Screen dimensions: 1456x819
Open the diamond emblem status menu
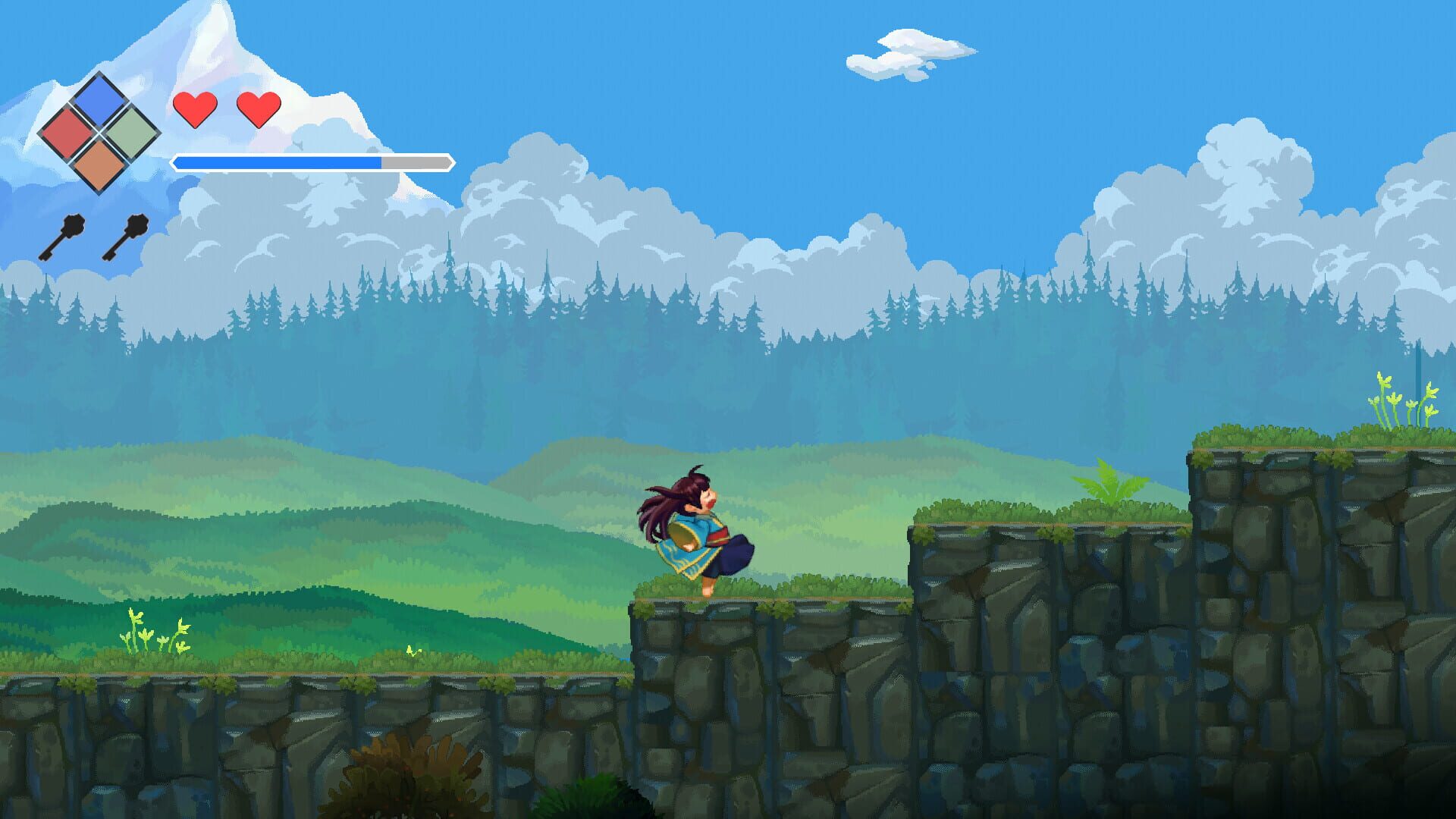(99, 133)
